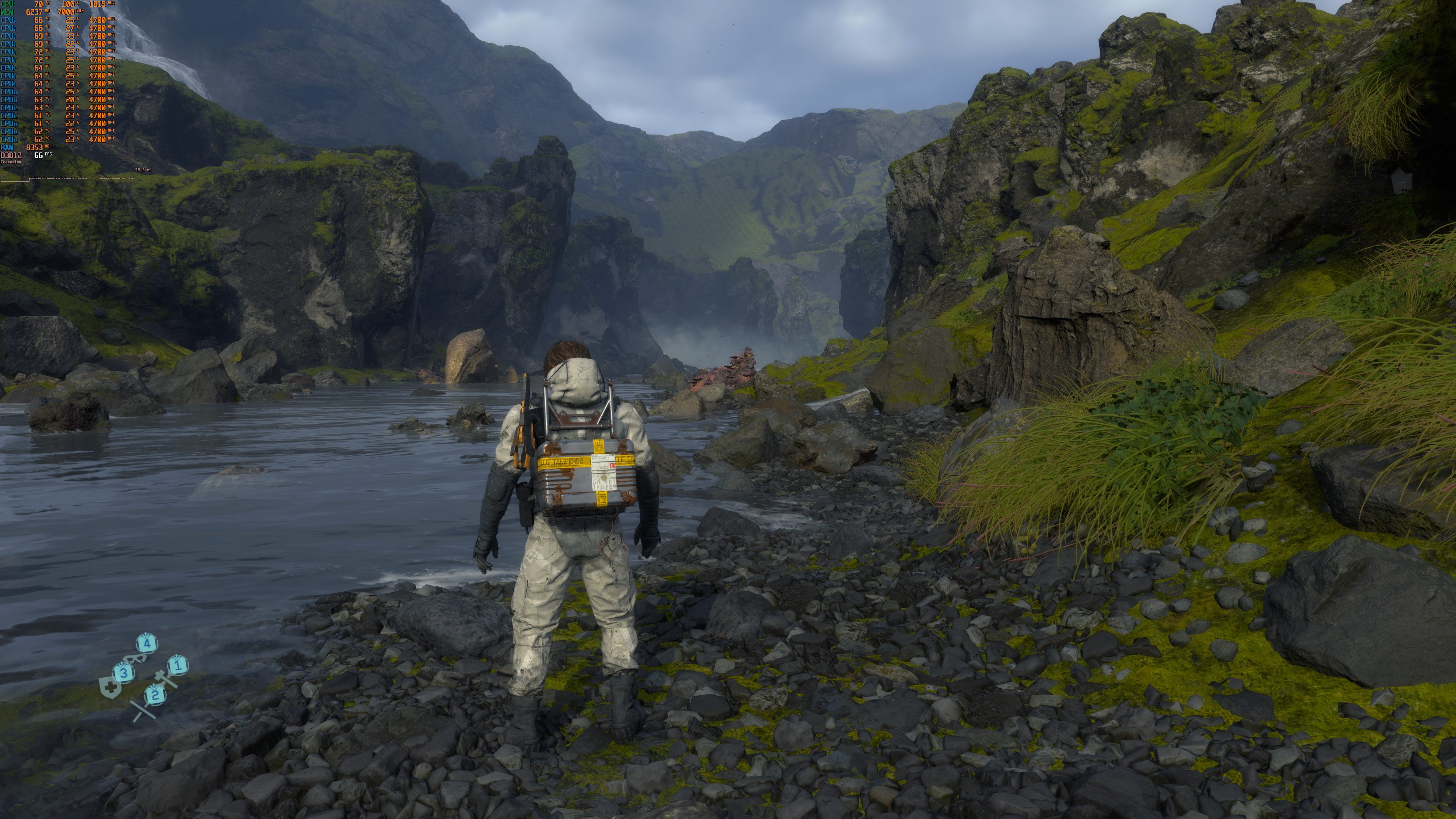Image resolution: width=1456 pixels, height=819 pixels.
Task: Choose the shield with cross icon
Action: click(x=110, y=688)
